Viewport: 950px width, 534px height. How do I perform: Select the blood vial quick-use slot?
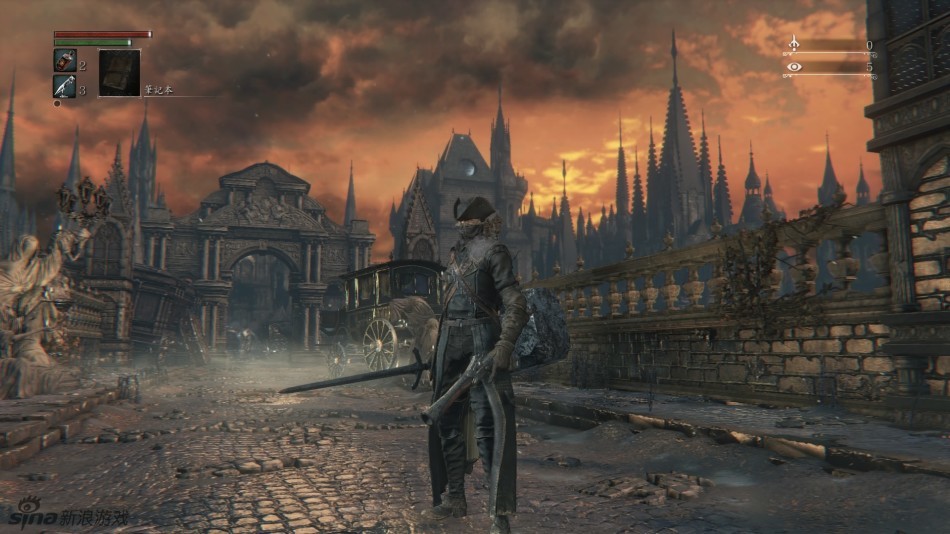pyautogui.click(x=63, y=61)
